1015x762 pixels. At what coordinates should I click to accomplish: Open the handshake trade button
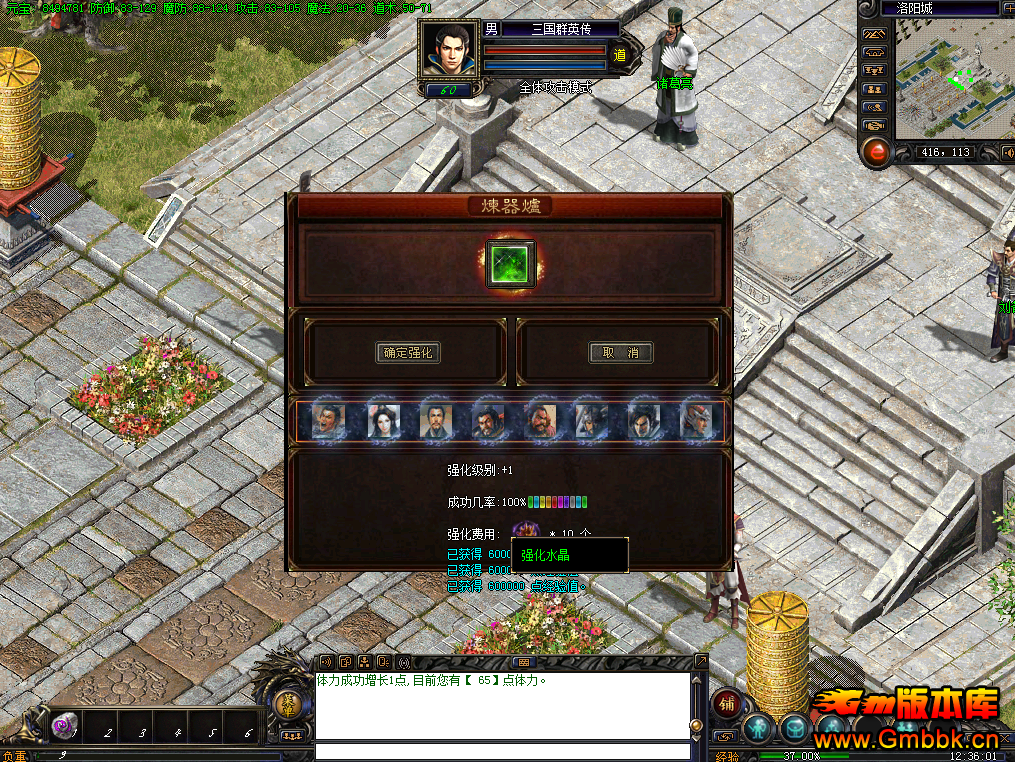[x=876, y=125]
